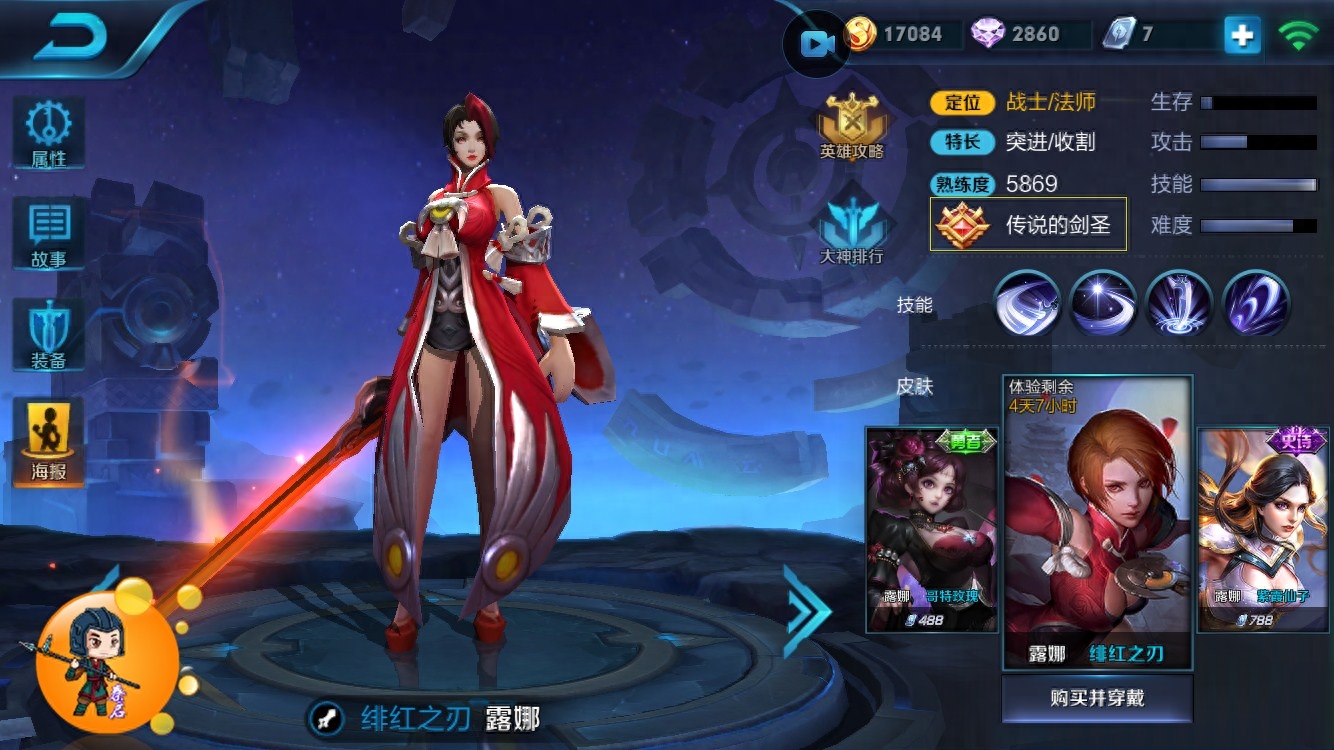Image resolution: width=1334 pixels, height=750 pixels.
Task: Click 购买并穿戴 to buy and equip
Action: coord(1097,698)
